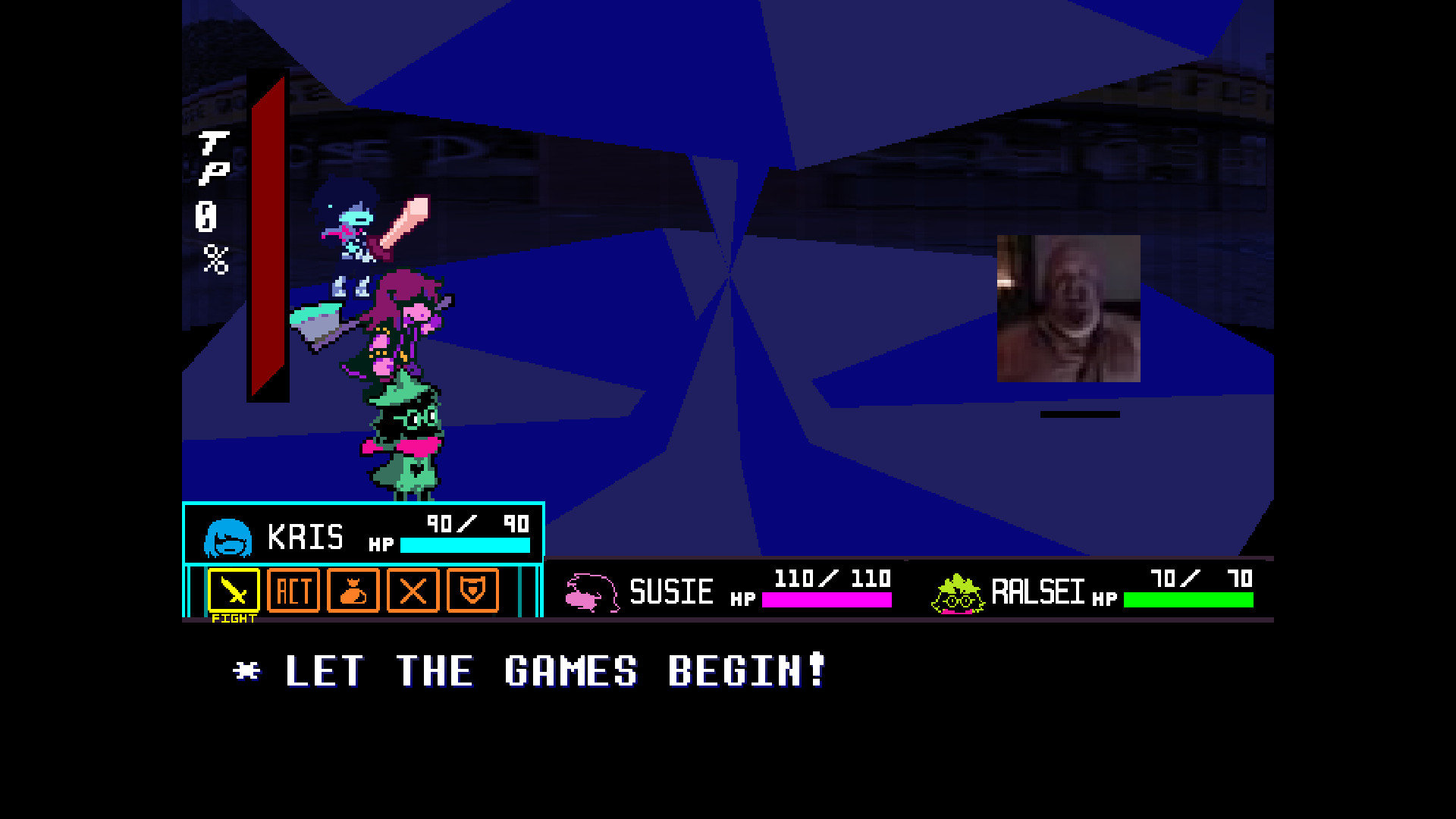Enable the DEFEND action for Kris
The width and height of the screenshot is (1456, 819).
point(473,592)
